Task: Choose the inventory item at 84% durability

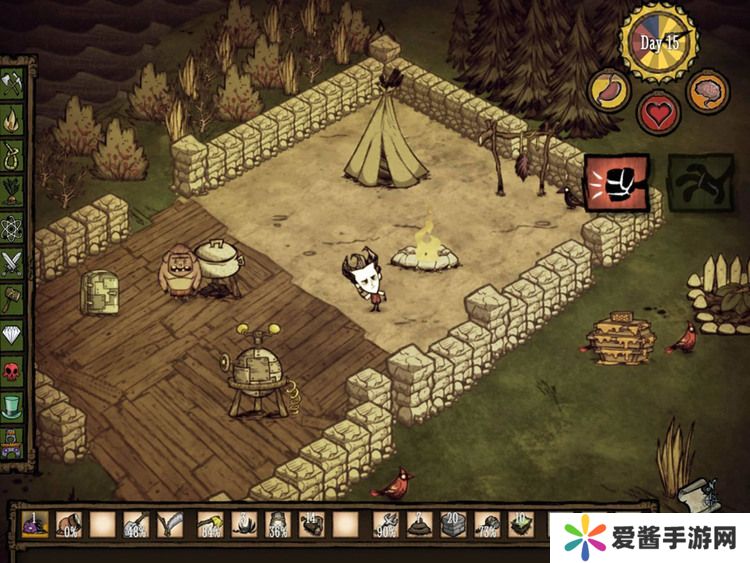Action: [x=209, y=524]
